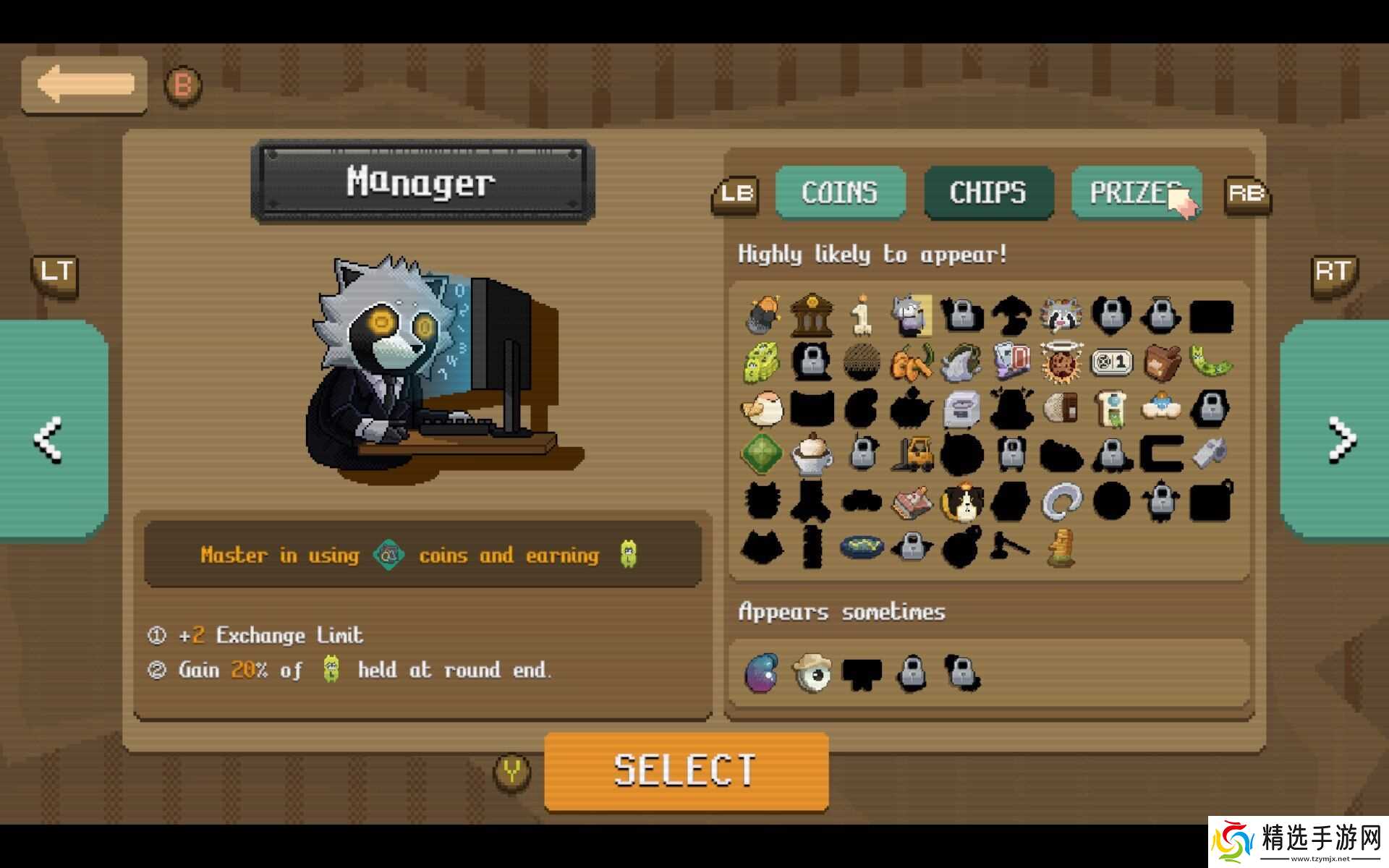Inspect the coffee cup chip
The image size is (1389, 868).
[x=812, y=454]
